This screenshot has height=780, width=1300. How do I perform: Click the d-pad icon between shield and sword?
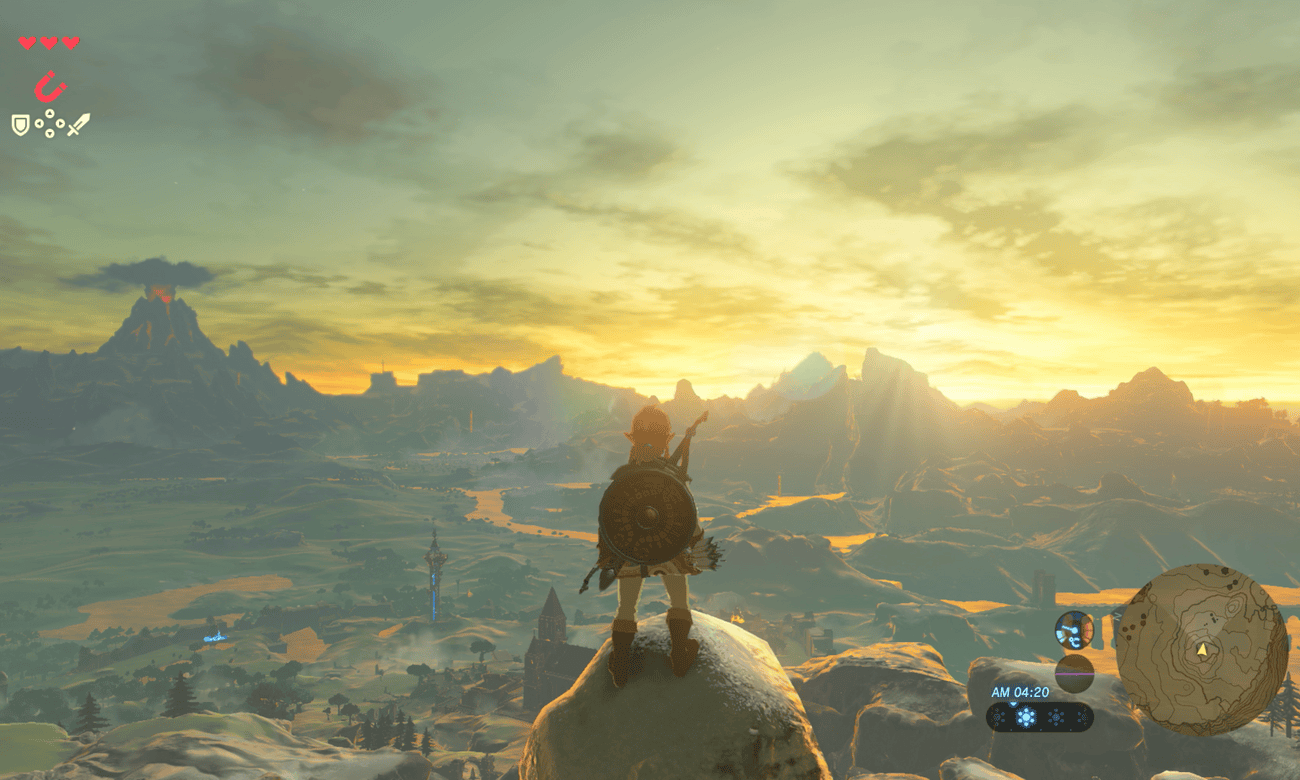[48, 123]
